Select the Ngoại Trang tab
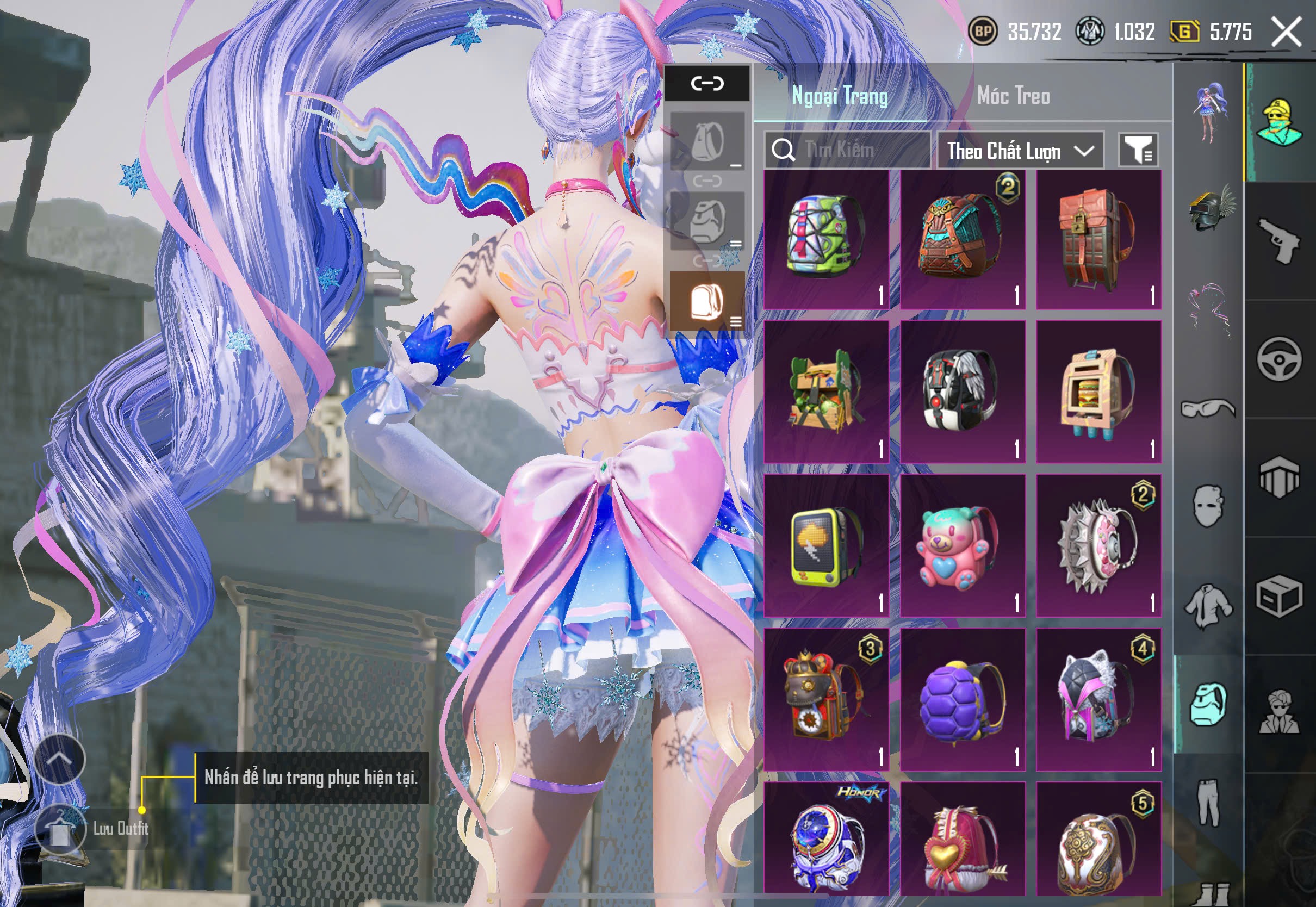The width and height of the screenshot is (1316, 907). pyautogui.click(x=839, y=96)
